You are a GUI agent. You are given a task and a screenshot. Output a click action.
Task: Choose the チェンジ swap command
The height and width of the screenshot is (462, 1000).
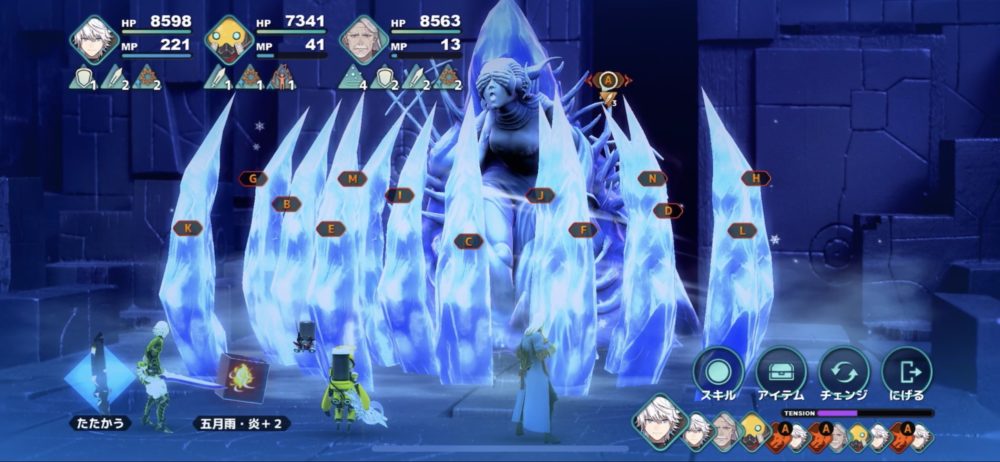[x=844, y=372]
